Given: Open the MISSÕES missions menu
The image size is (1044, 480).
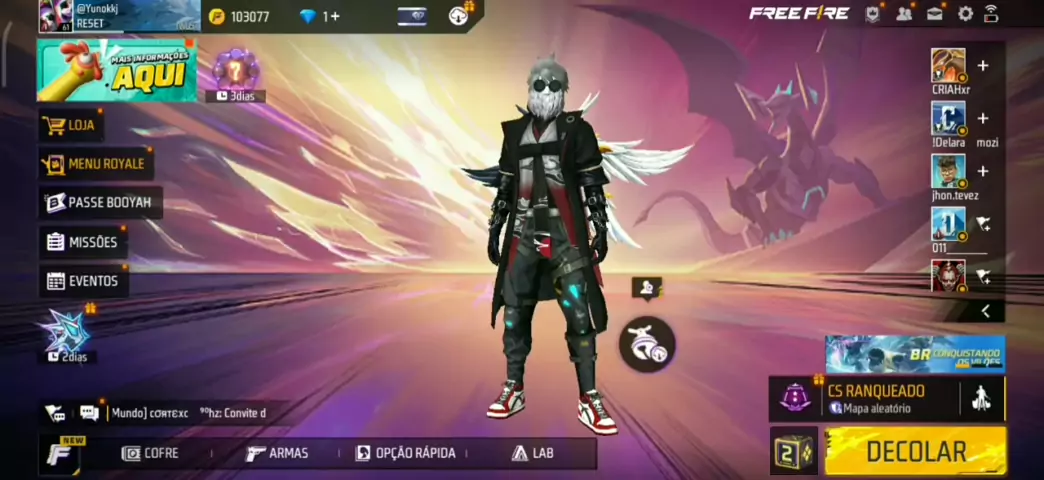Looking at the screenshot, I should [x=82, y=242].
